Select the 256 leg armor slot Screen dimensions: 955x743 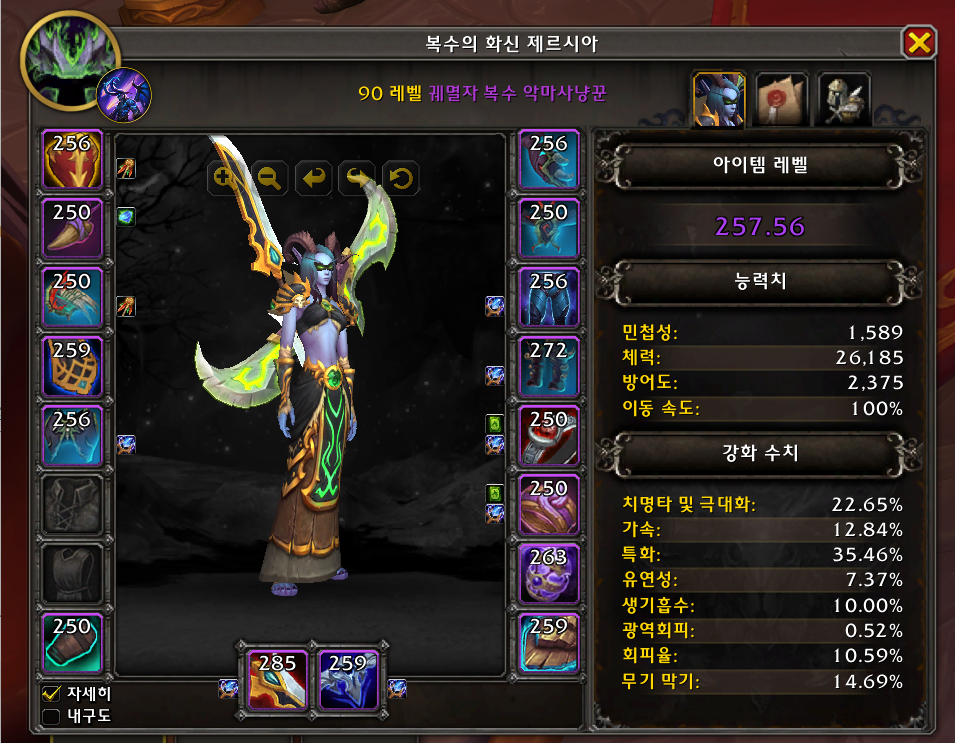tap(549, 298)
